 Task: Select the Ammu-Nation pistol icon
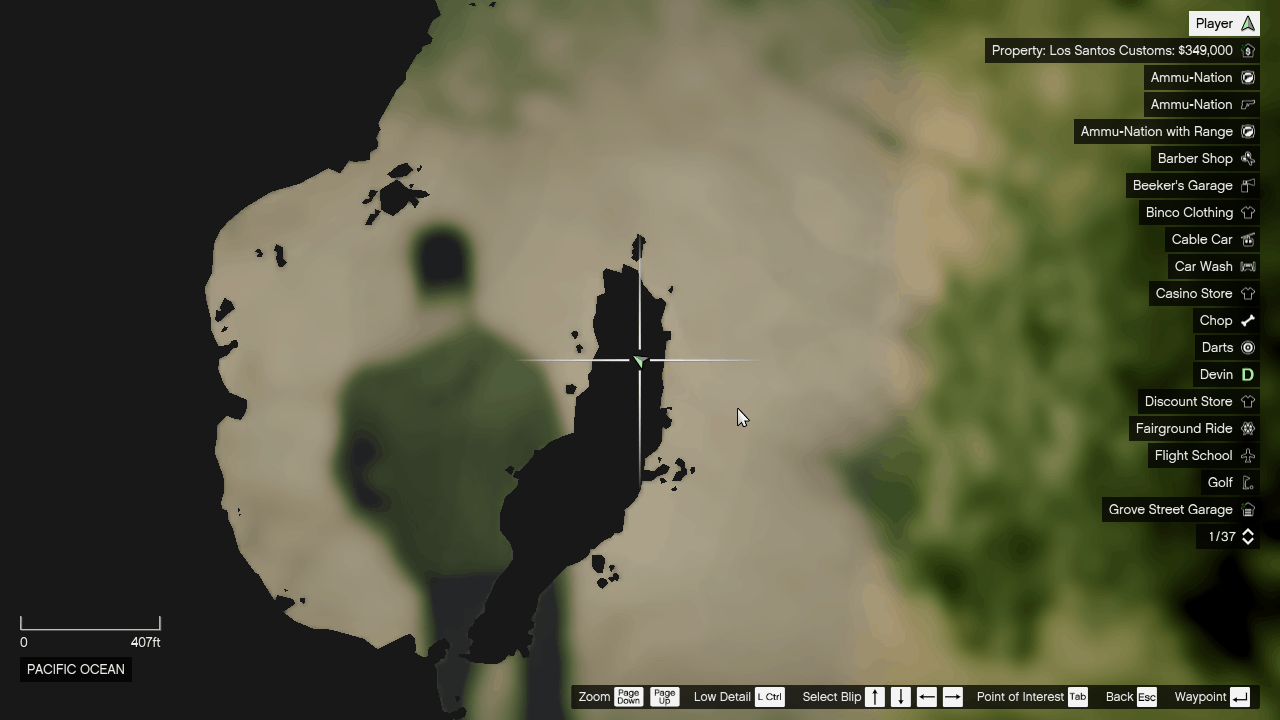(1247, 104)
